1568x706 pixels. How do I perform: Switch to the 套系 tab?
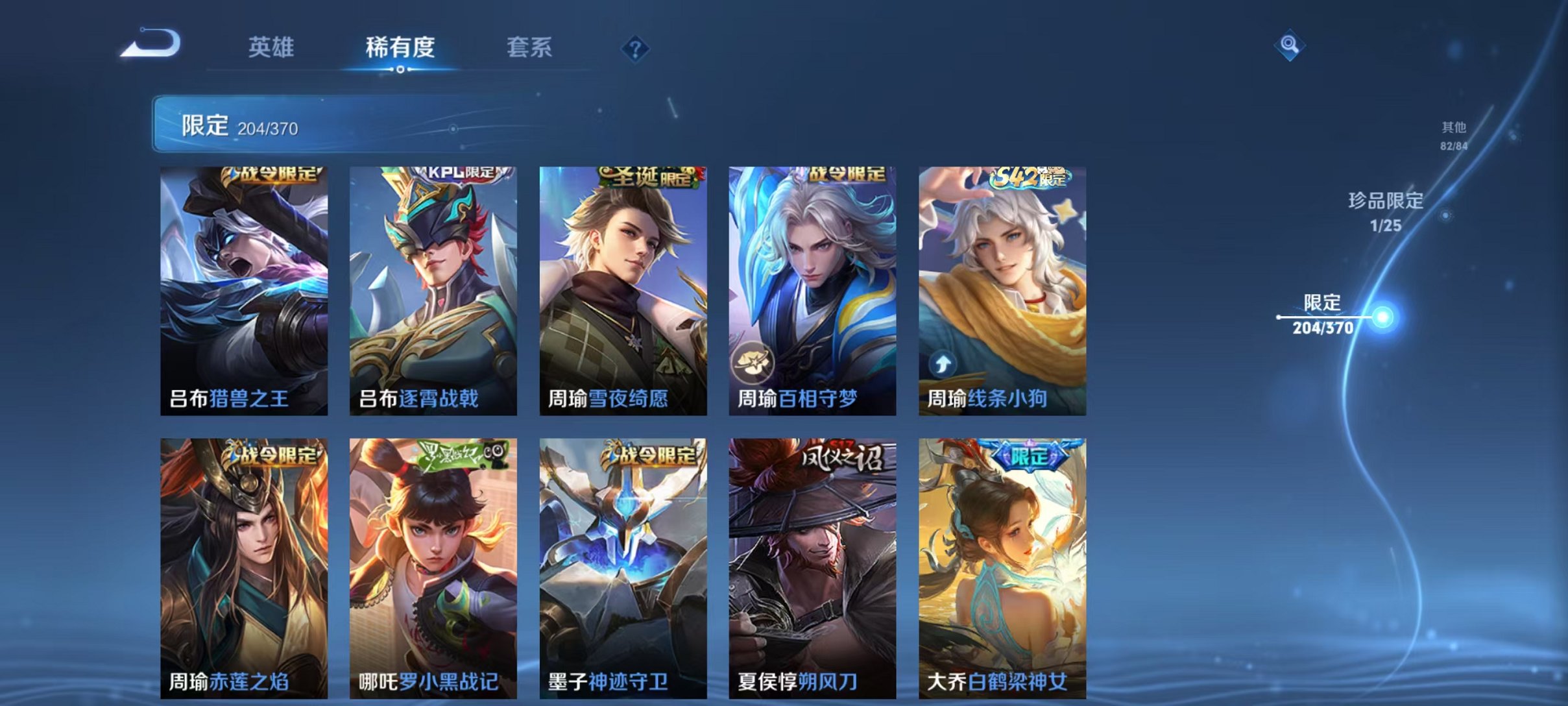[529, 47]
